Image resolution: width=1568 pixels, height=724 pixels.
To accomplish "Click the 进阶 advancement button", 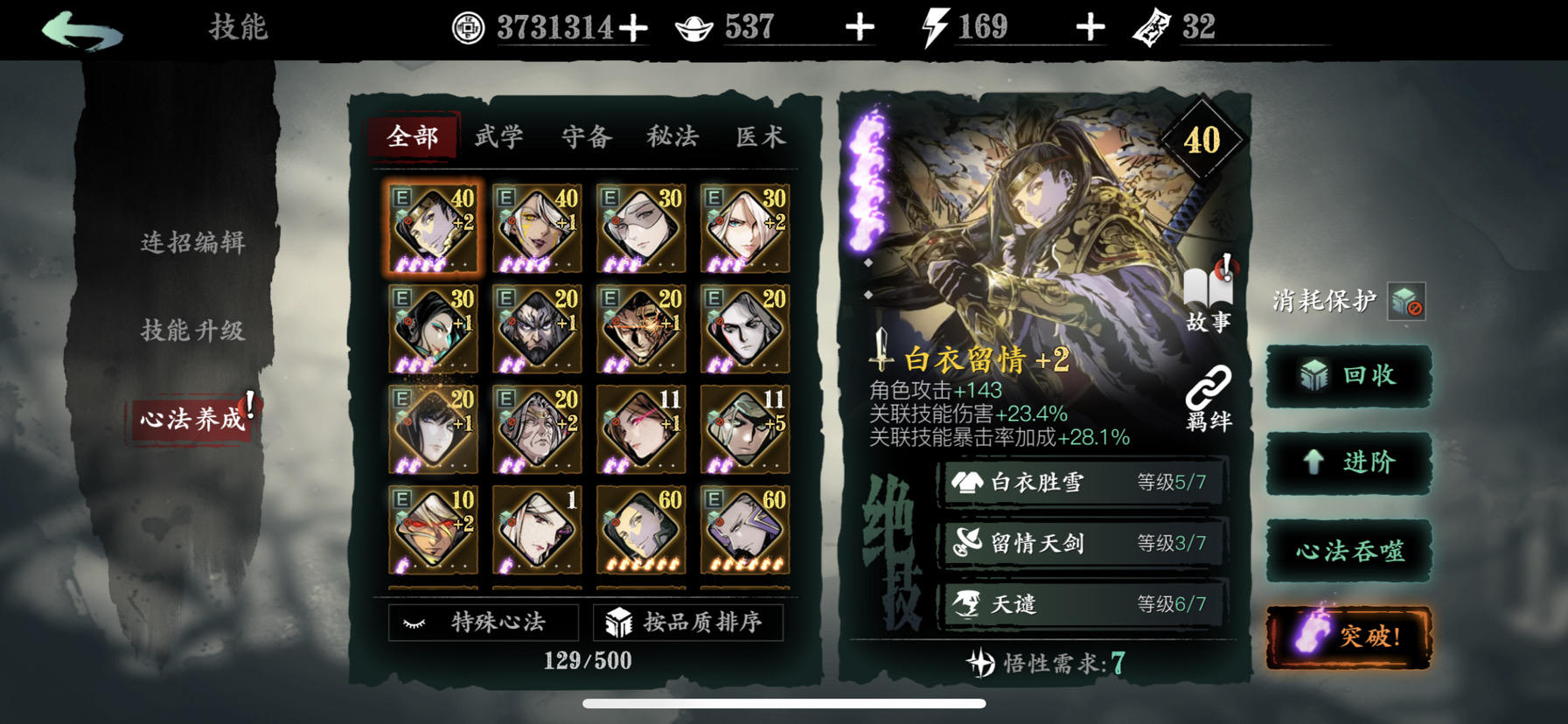I will pos(1348,463).
